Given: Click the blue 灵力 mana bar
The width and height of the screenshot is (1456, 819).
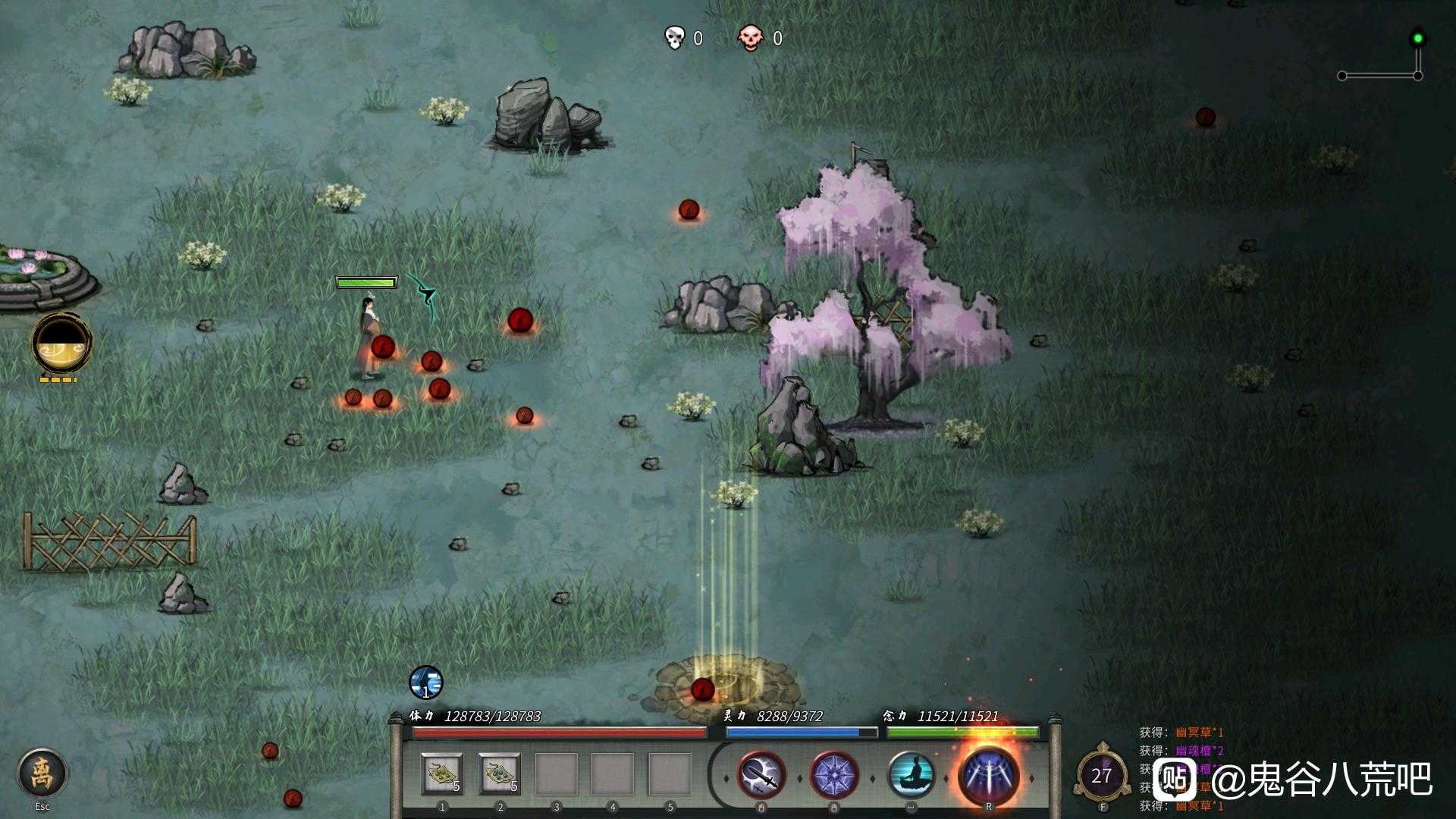Looking at the screenshot, I should pyautogui.click(x=800, y=733).
